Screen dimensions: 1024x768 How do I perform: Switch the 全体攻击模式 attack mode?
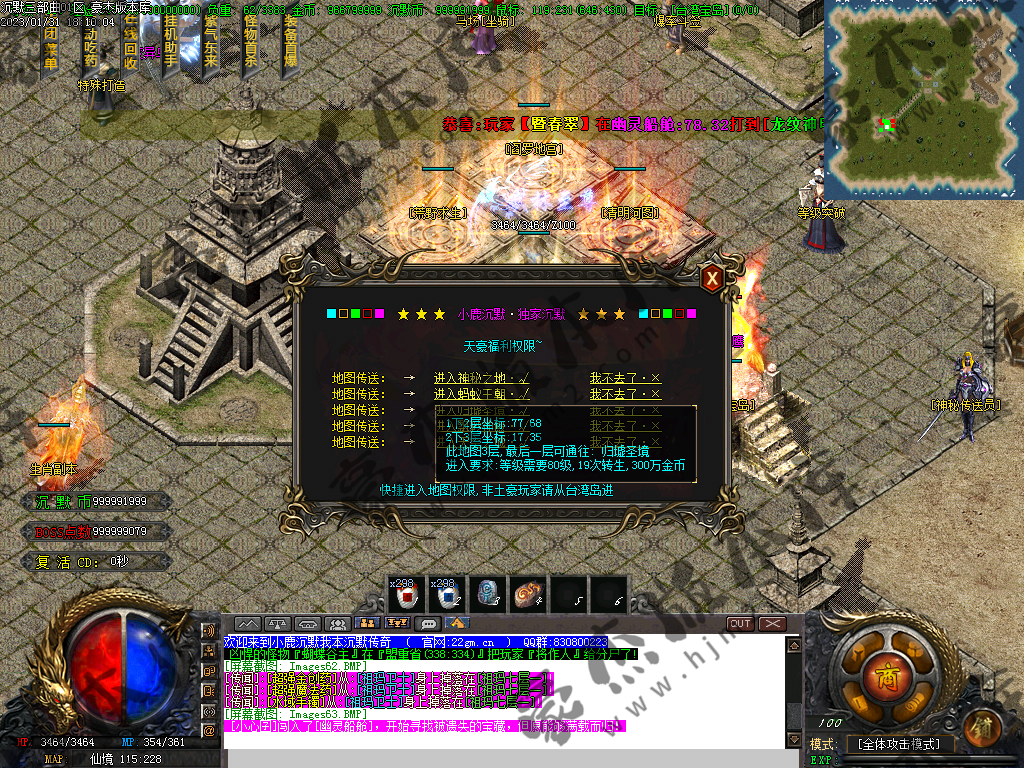pos(899,745)
